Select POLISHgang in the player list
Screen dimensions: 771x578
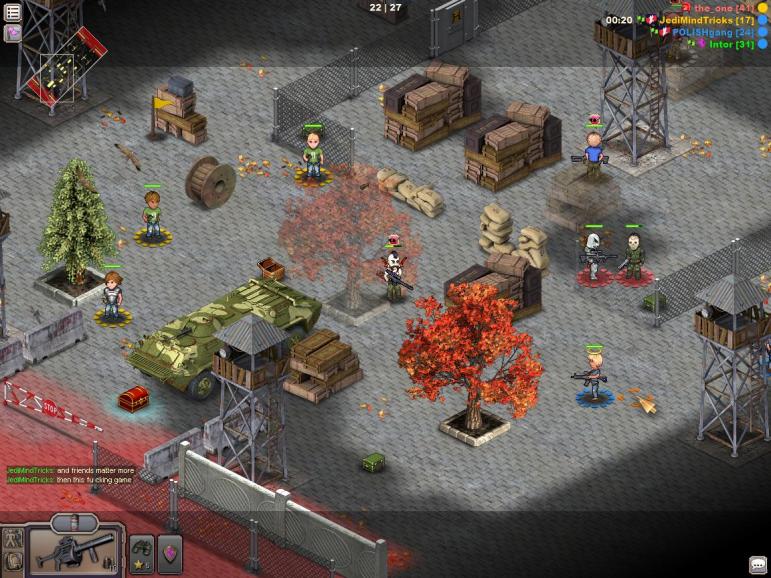[x=713, y=32]
